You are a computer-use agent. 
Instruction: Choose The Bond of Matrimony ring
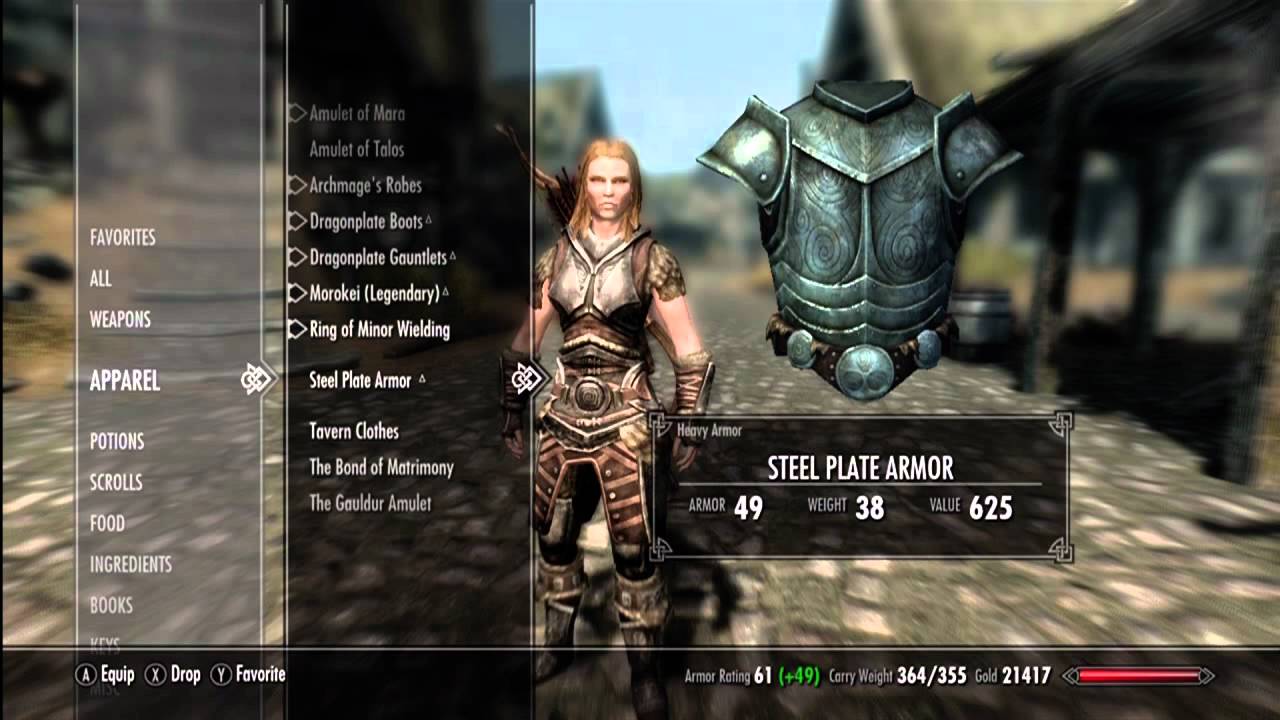pyautogui.click(x=381, y=468)
